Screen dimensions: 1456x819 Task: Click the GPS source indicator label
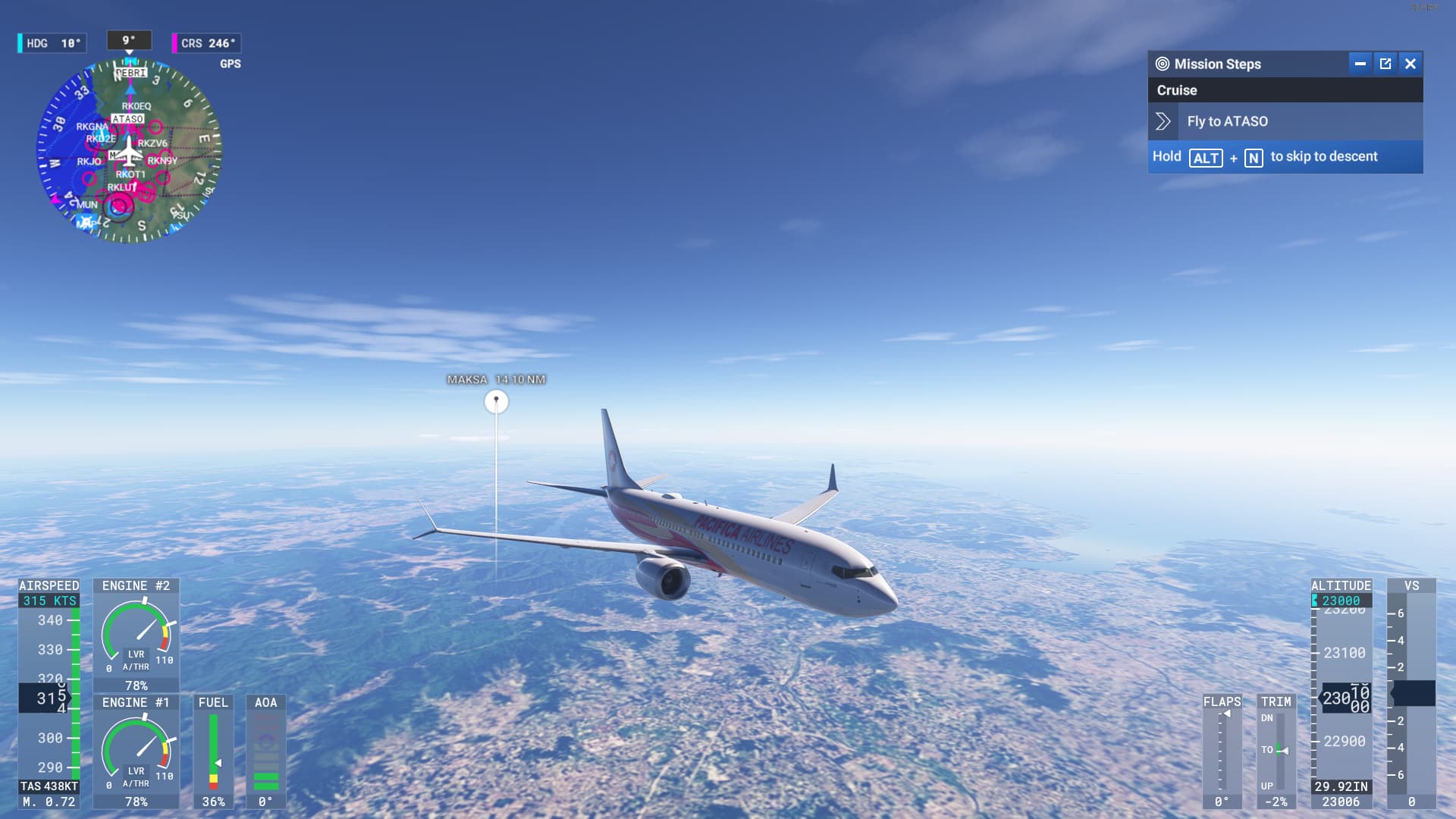click(x=231, y=63)
